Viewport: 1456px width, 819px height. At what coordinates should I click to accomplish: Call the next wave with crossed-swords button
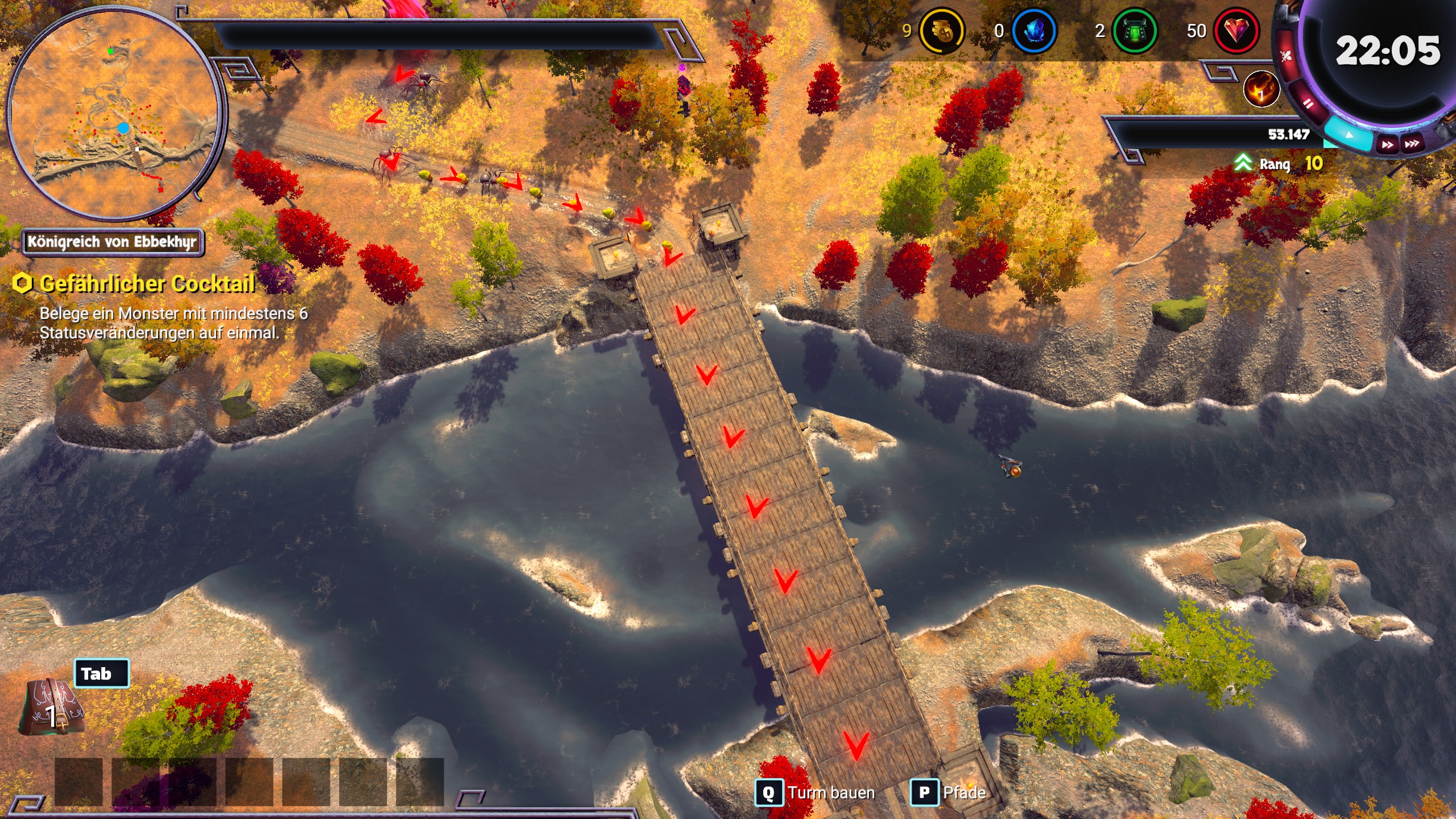[1287, 56]
